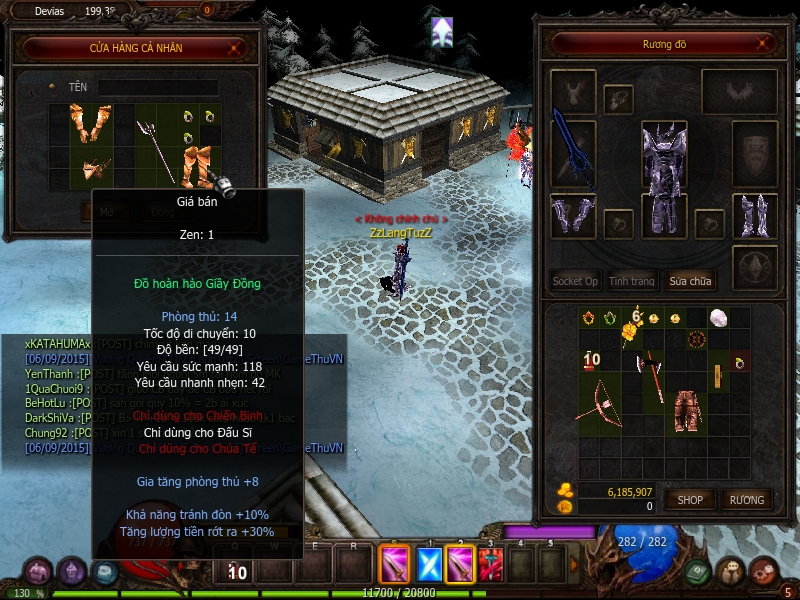
Task: Open the Tình trạng status button
Action: [x=632, y=281]
